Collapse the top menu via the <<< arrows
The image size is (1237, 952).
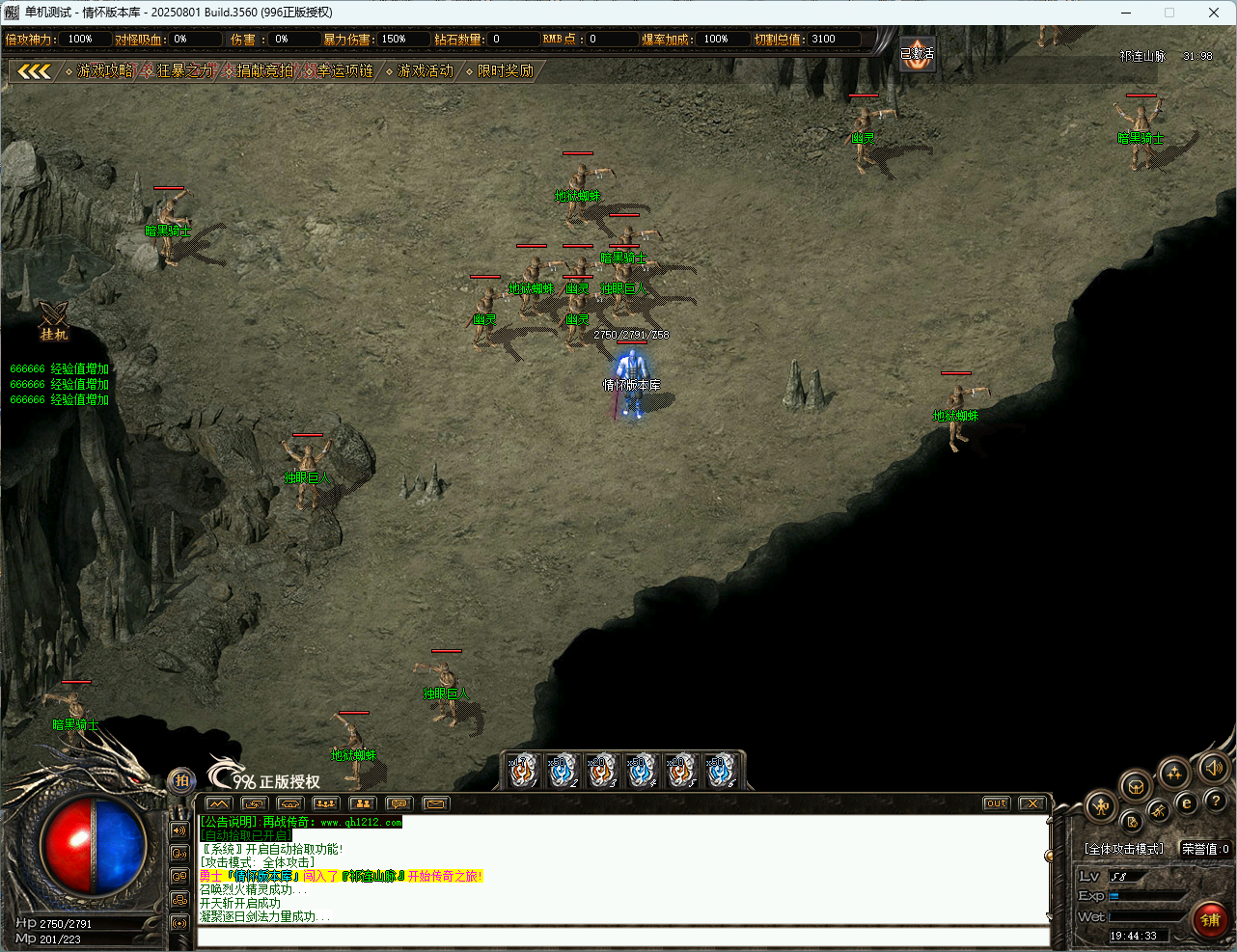pyautogui.click(x=35, y=70)
